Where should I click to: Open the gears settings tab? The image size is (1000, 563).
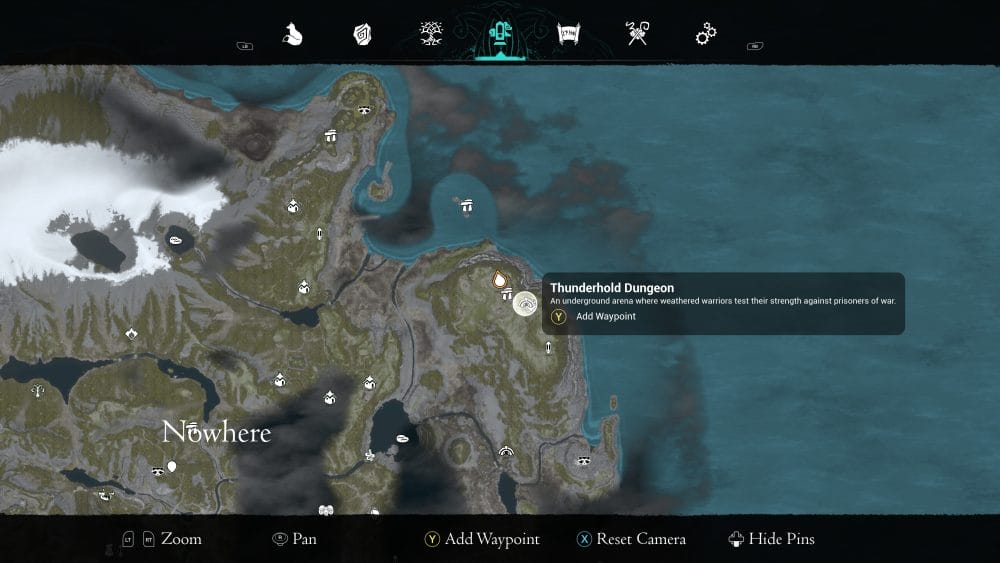coord(706,35)
